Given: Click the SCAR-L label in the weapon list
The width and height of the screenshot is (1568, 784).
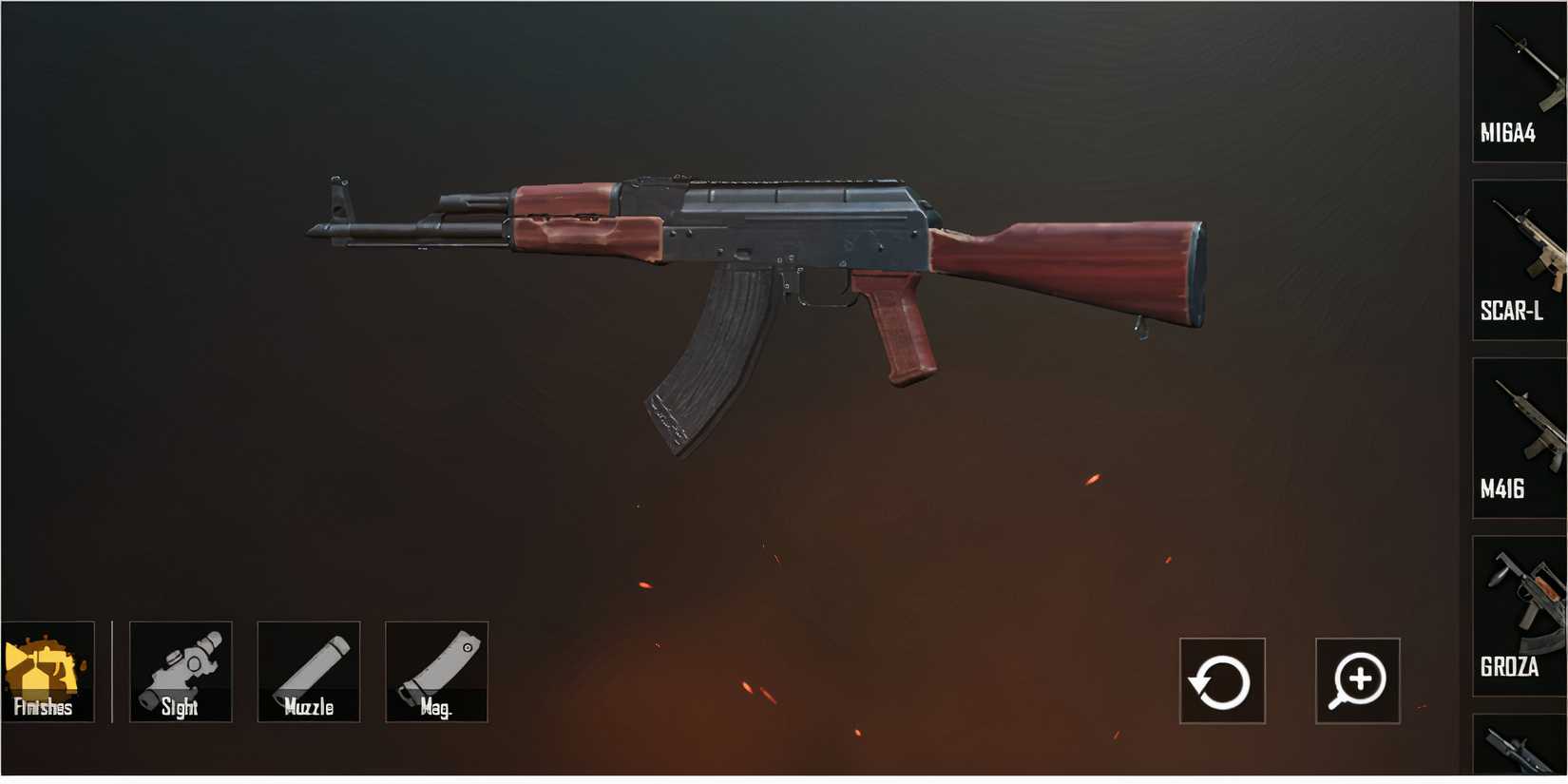Looking at the screenshot, I should 1513,309.
